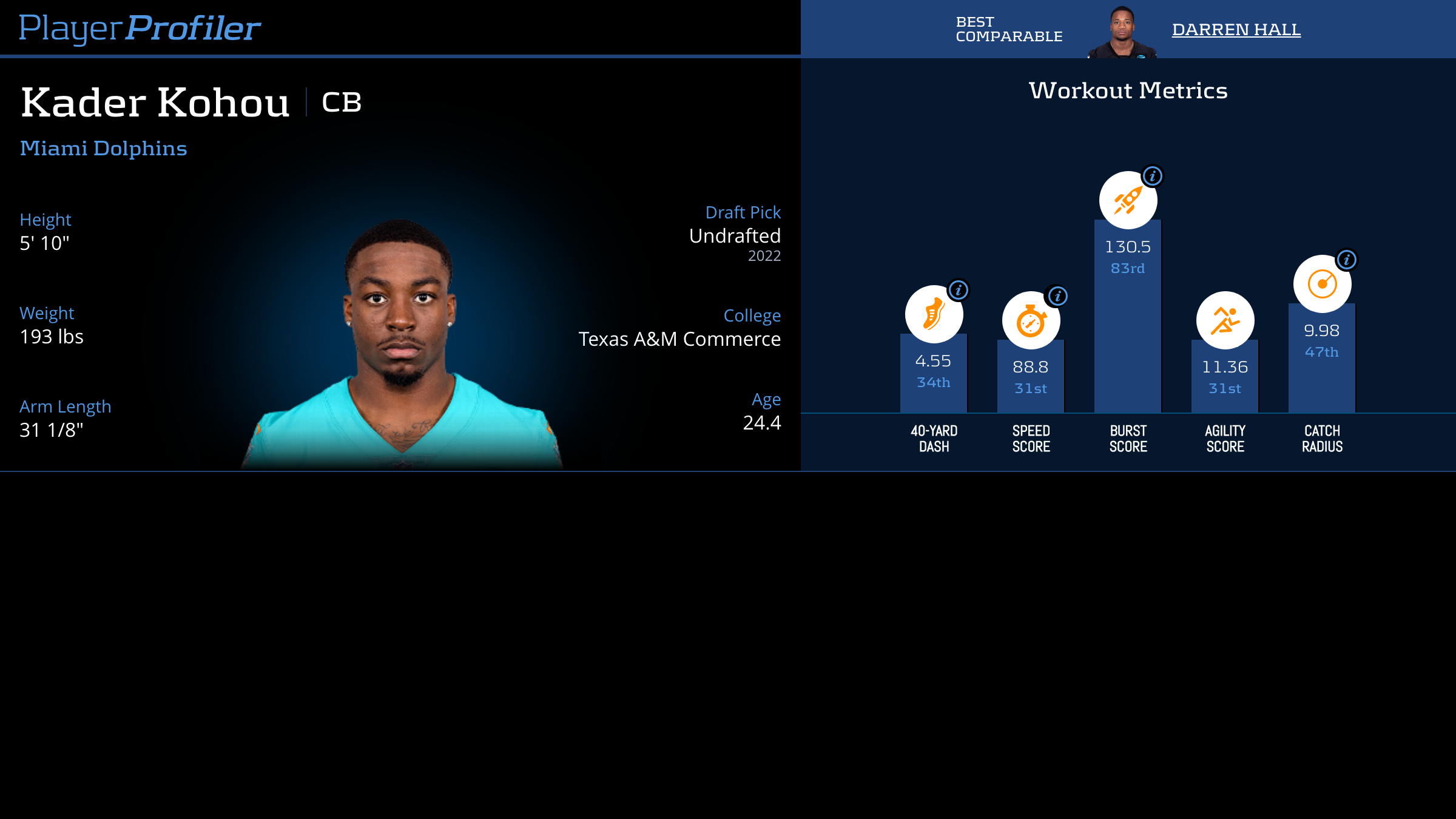Screen dimensions: 1456x819
Task: Select the Burst Score rocket icon
Action: coord(1127,201)
